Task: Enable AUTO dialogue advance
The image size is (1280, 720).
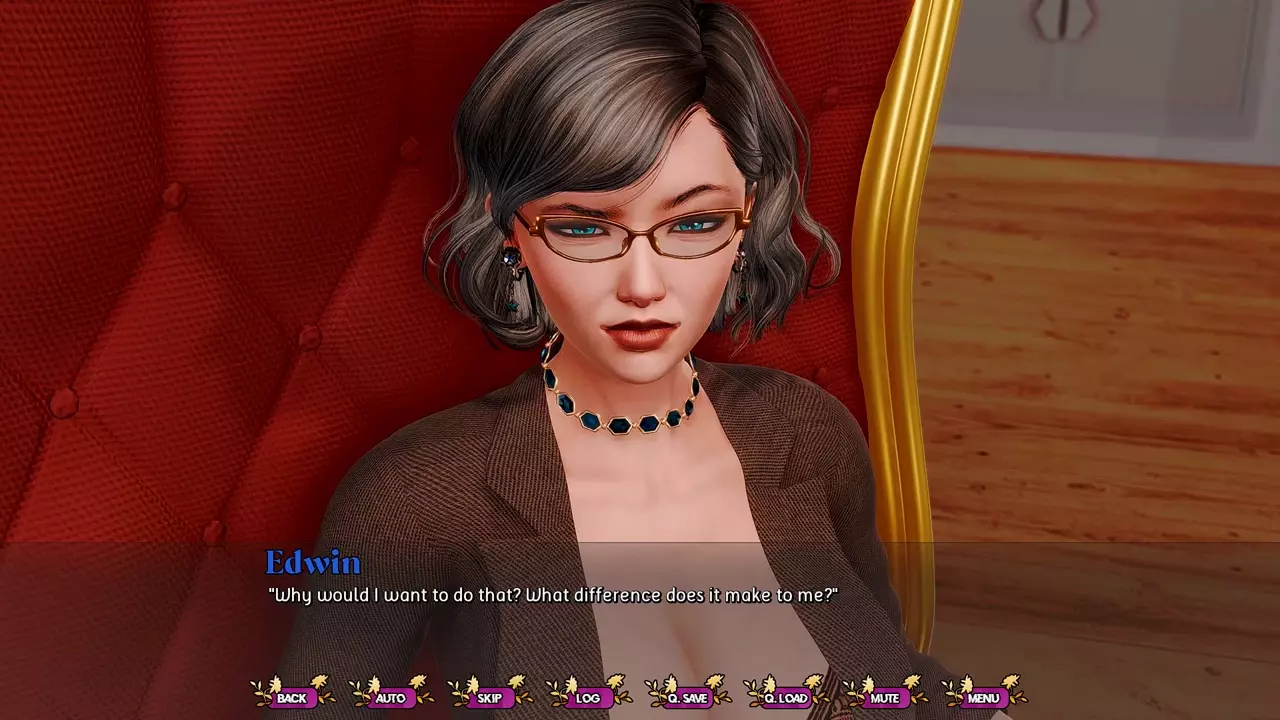Action: (x=390, y=697)
